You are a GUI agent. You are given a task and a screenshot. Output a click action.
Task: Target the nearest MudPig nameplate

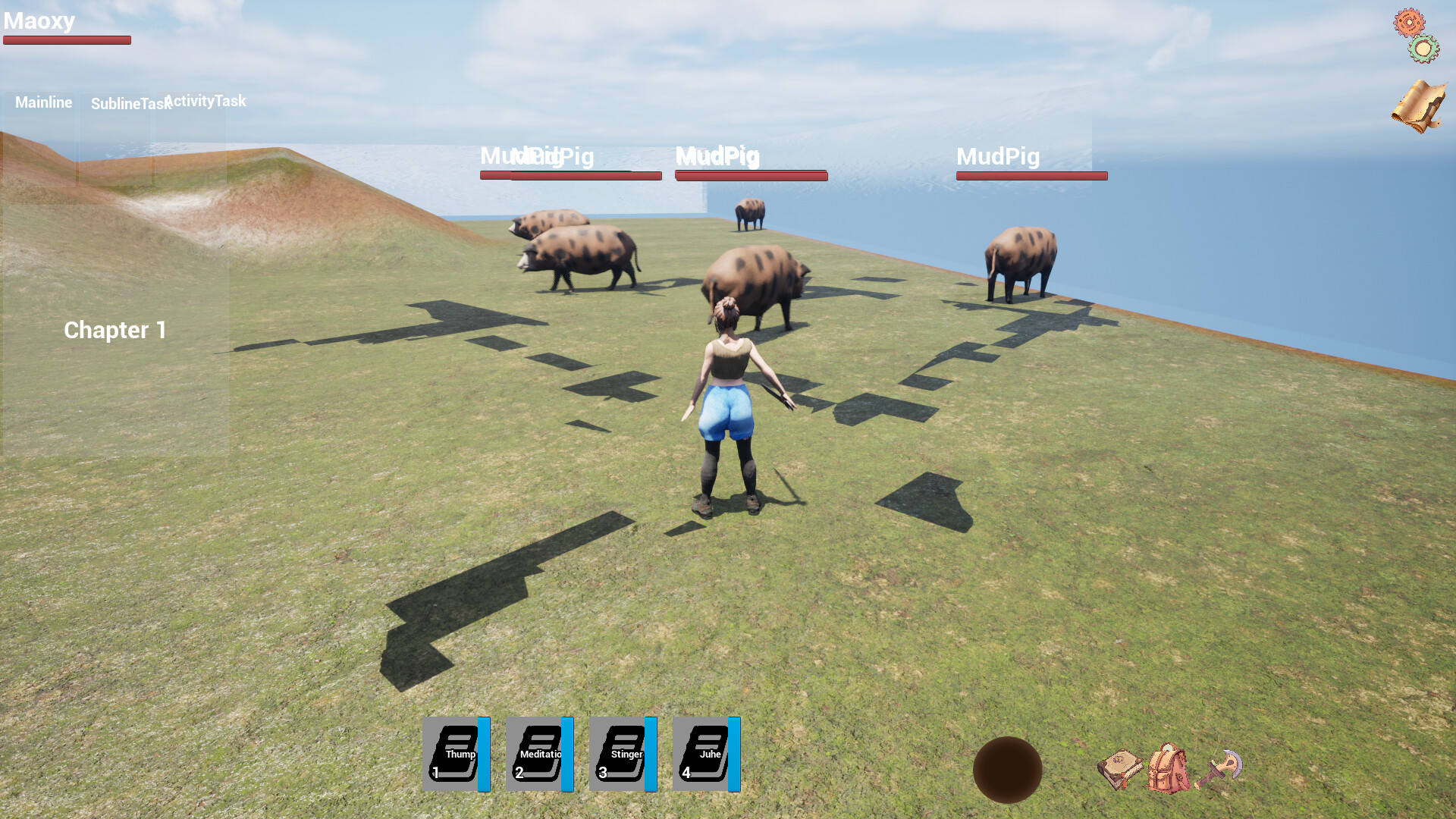tap(717, 157)
